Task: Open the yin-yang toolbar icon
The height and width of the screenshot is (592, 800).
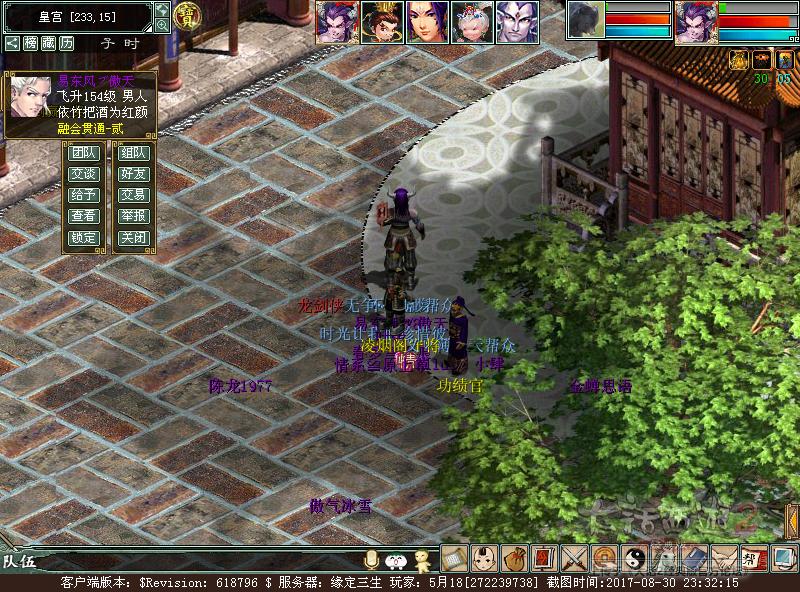Action: 634,558
